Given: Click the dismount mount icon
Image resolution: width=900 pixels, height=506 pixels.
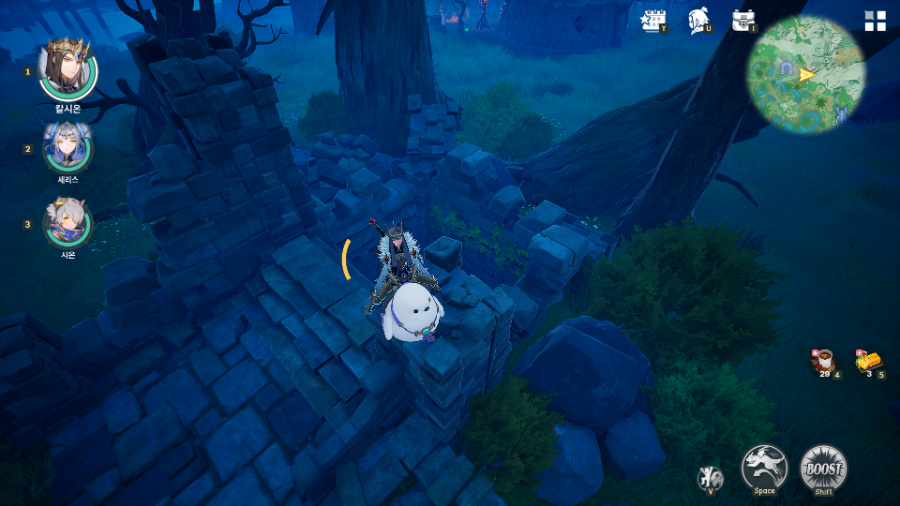Looking at the screenshot, I should (710, 477).
